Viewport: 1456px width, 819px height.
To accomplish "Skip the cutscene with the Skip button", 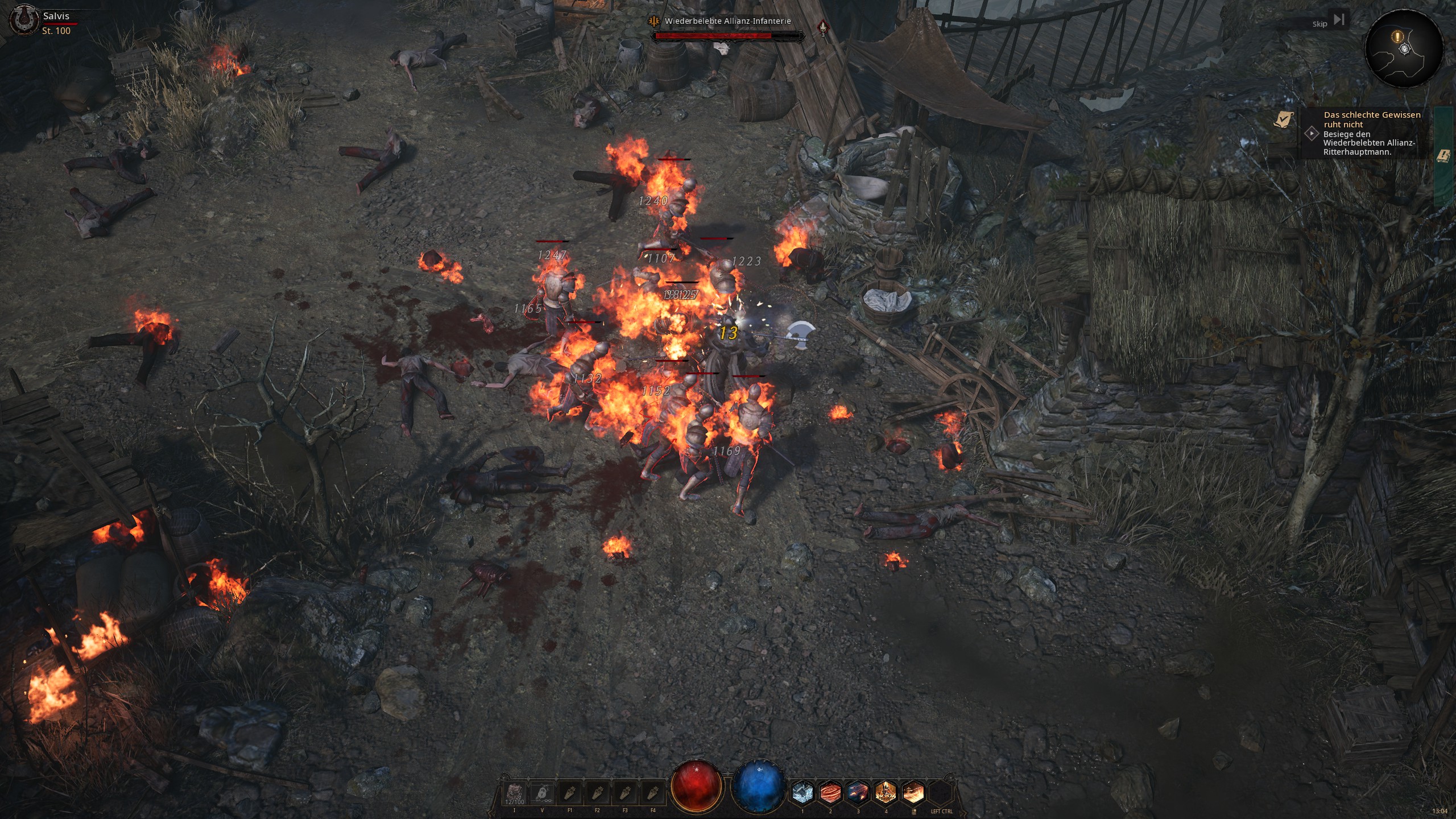I will pos(1329,22).
